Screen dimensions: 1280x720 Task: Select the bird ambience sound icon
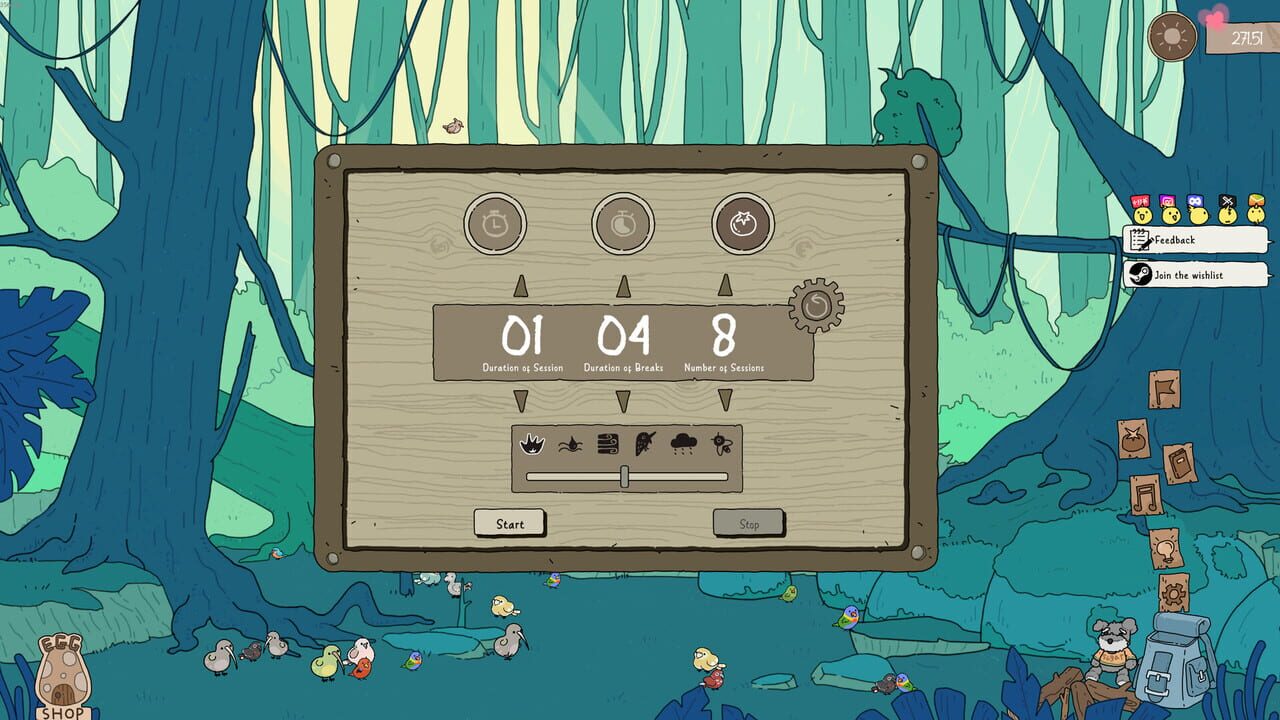643,444
